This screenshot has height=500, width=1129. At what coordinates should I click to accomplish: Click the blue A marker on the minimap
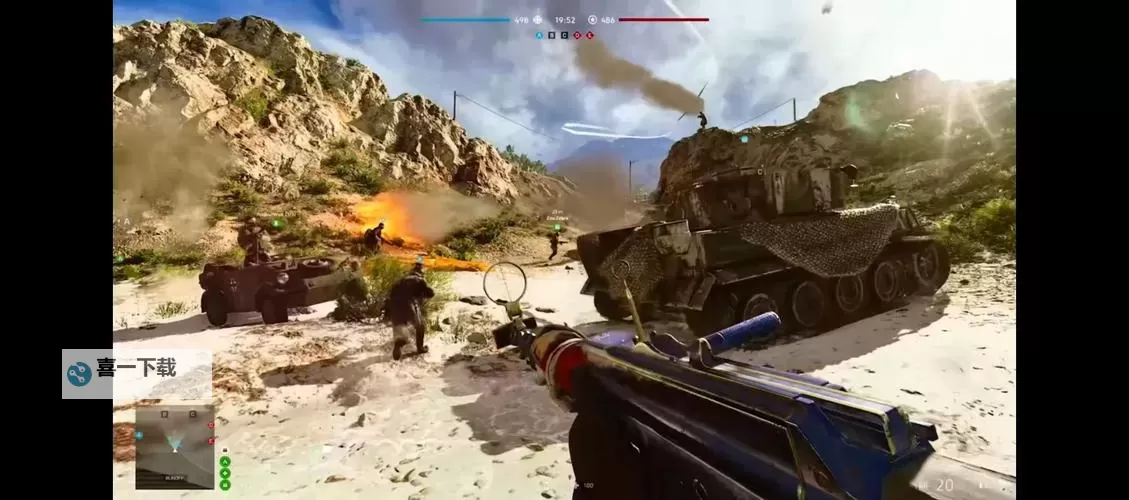140,436
